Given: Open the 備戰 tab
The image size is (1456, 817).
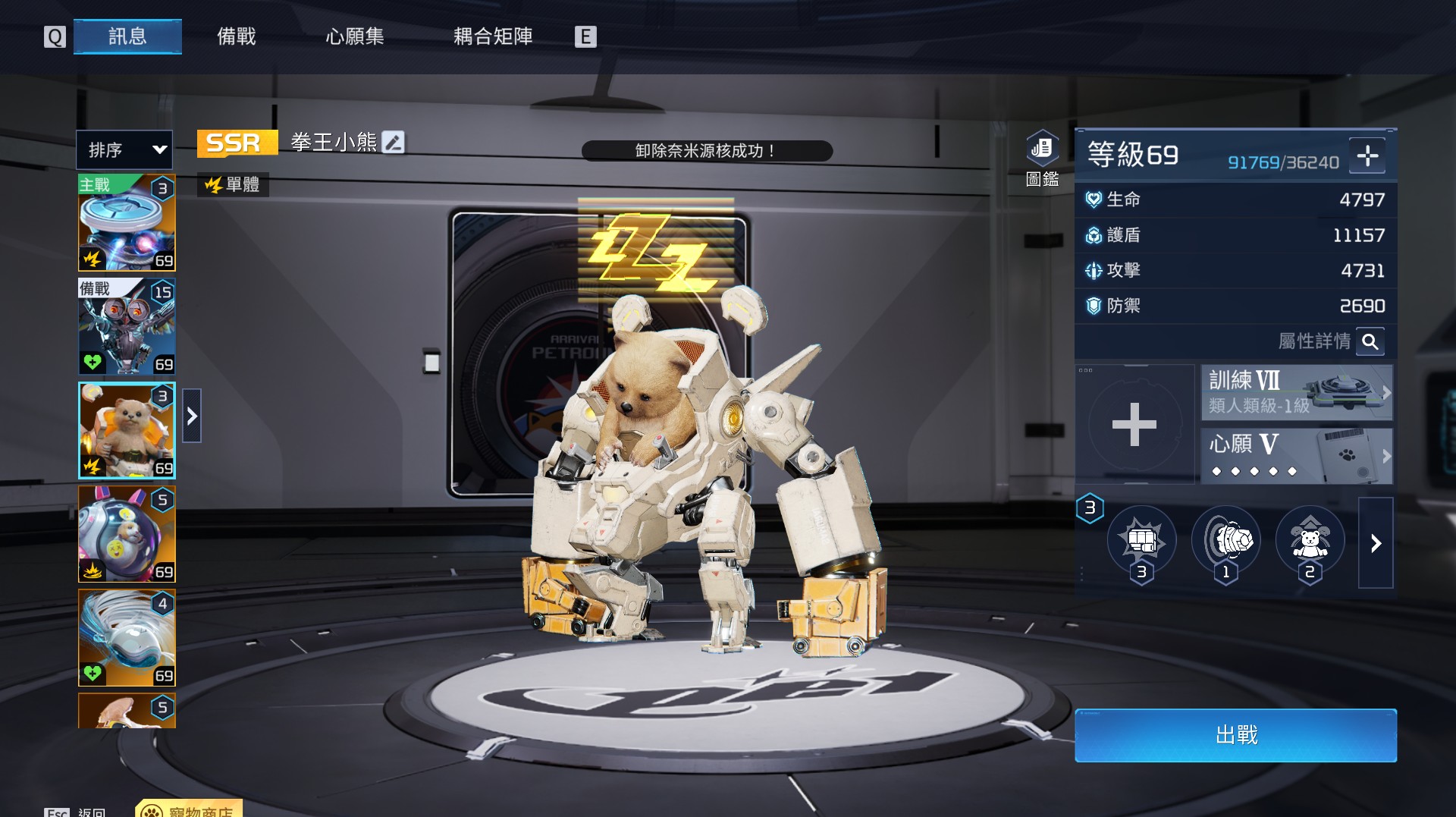Looking at the screenshot, I should 237,36.
